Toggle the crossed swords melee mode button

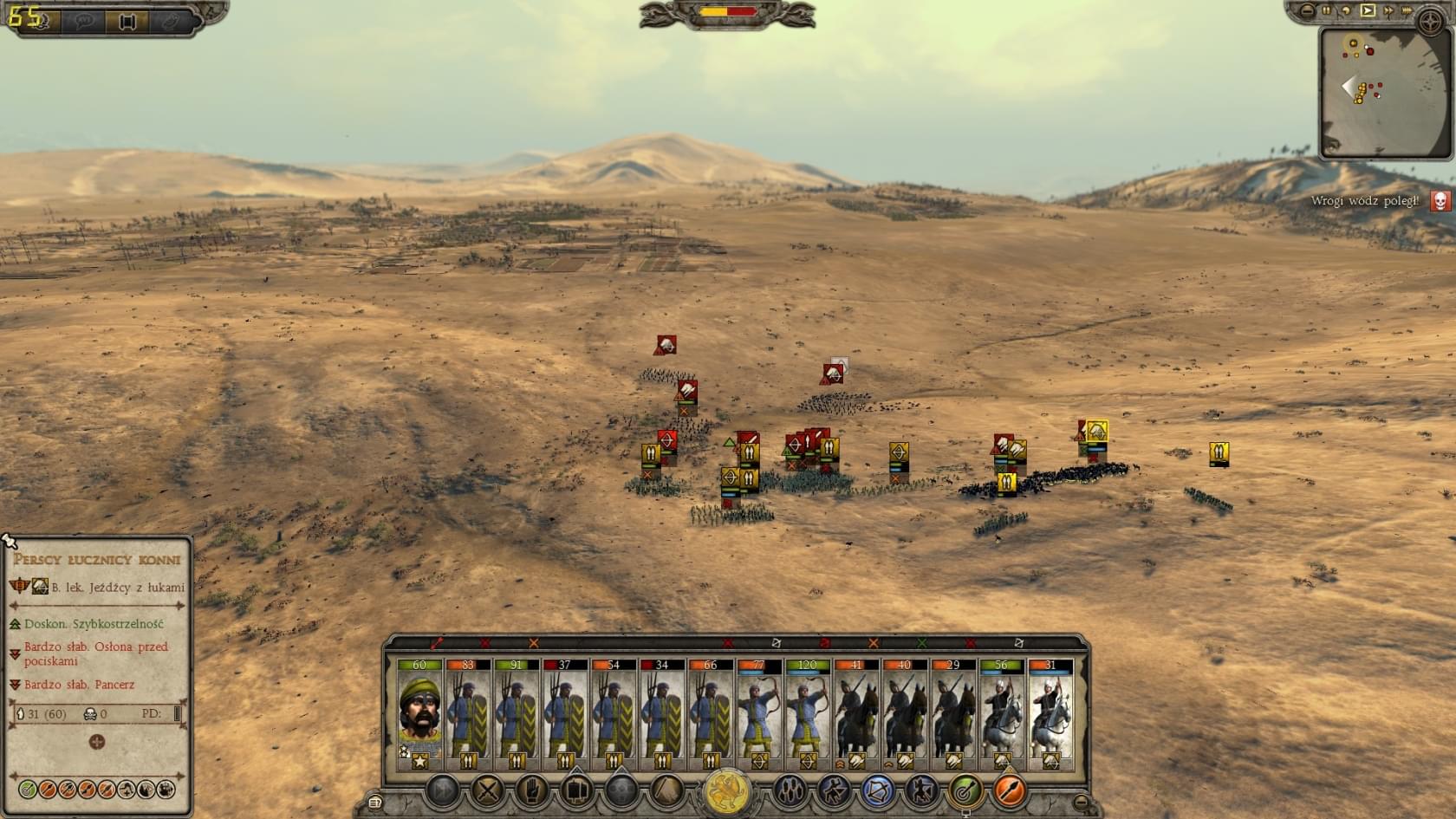click(487, 790)
